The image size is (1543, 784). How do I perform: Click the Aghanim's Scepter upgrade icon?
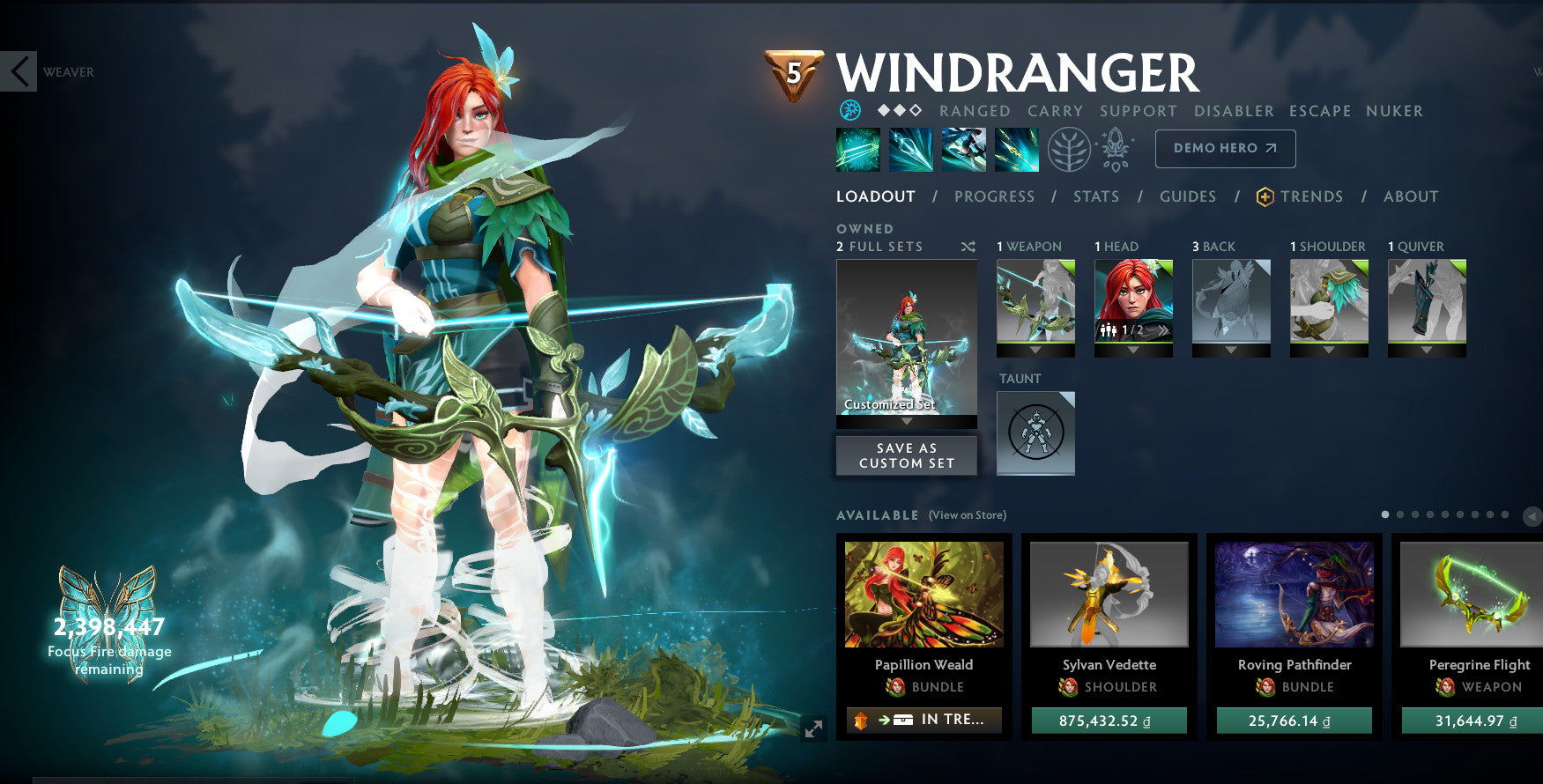(1116, 148)
